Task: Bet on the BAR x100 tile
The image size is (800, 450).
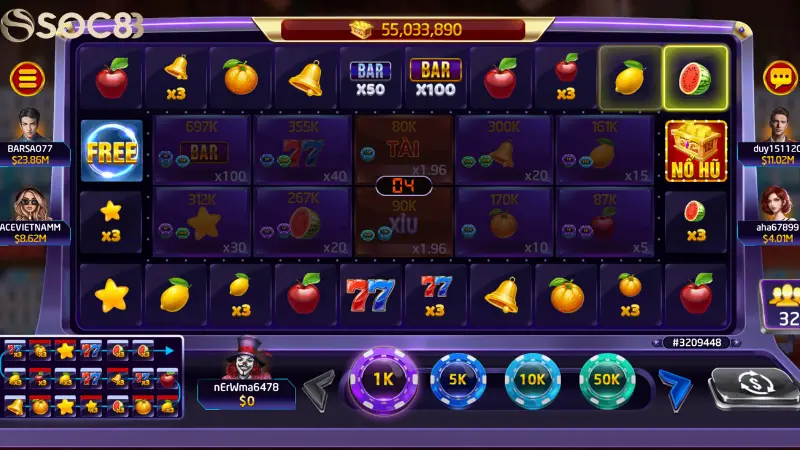Action: [201, 149]
